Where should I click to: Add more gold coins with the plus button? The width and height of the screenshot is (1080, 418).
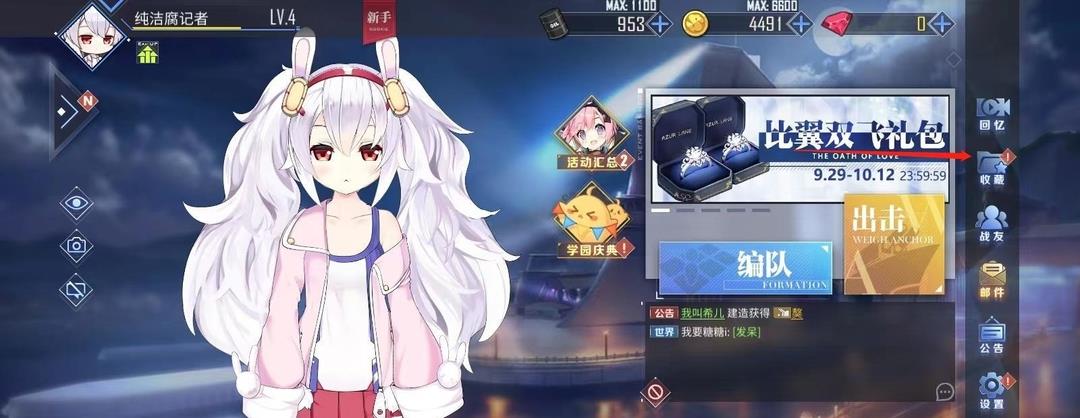pos(798,24)
